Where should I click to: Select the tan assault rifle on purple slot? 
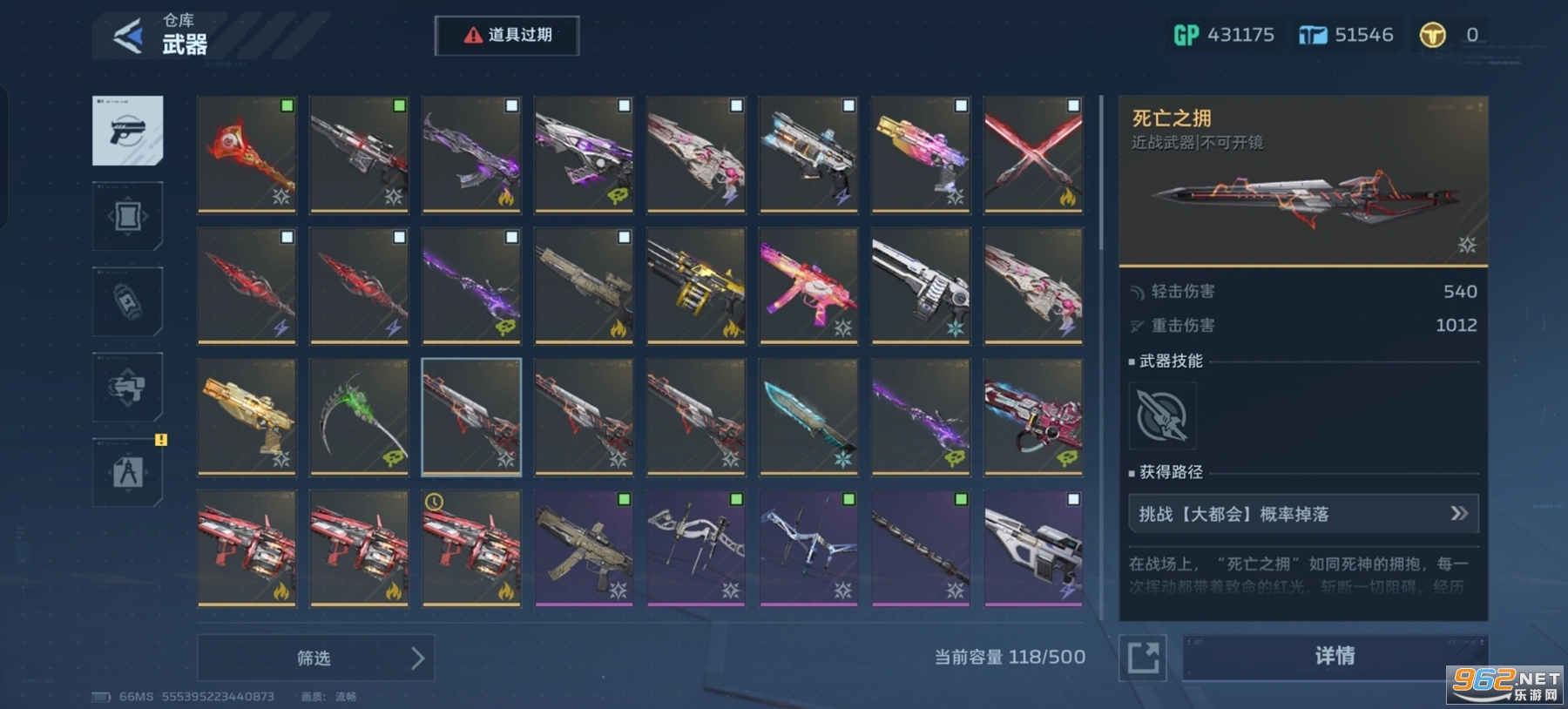pyautogui.click(x=584, y=547)
